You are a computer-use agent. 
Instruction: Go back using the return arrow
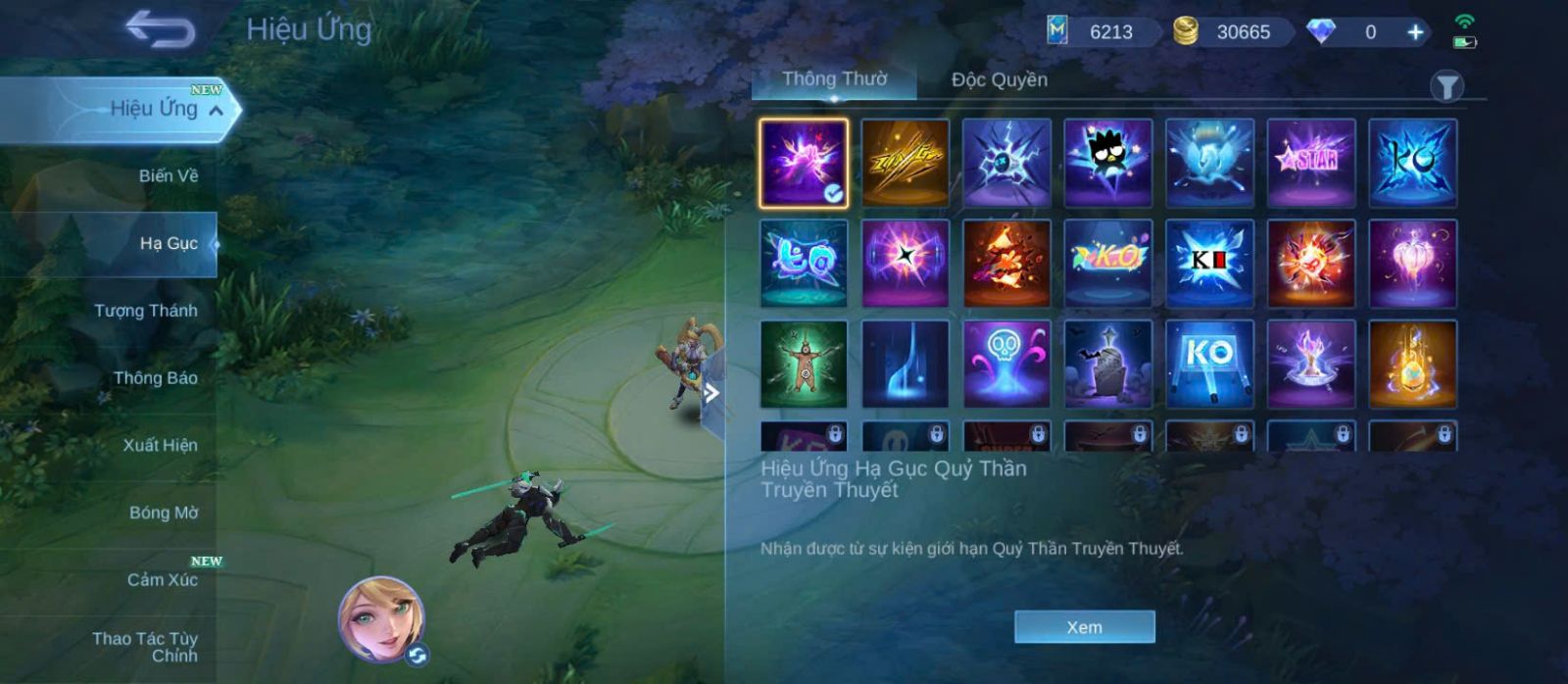(160, 29)
